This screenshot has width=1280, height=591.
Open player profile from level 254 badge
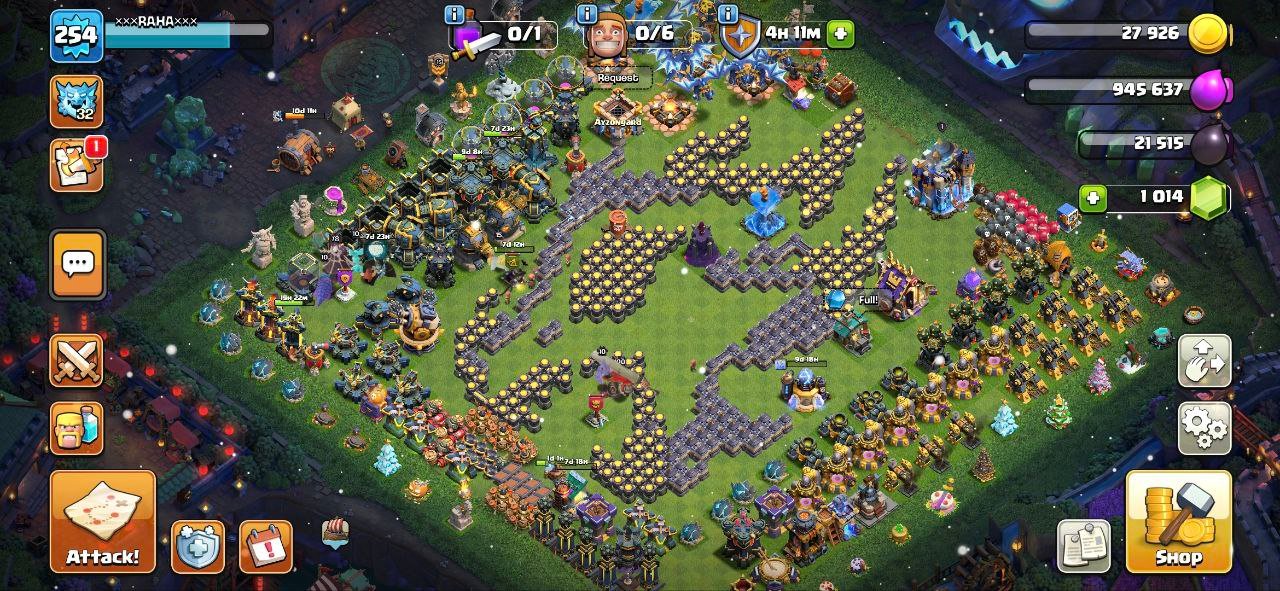pyautogui.click(x=77, y=36)
